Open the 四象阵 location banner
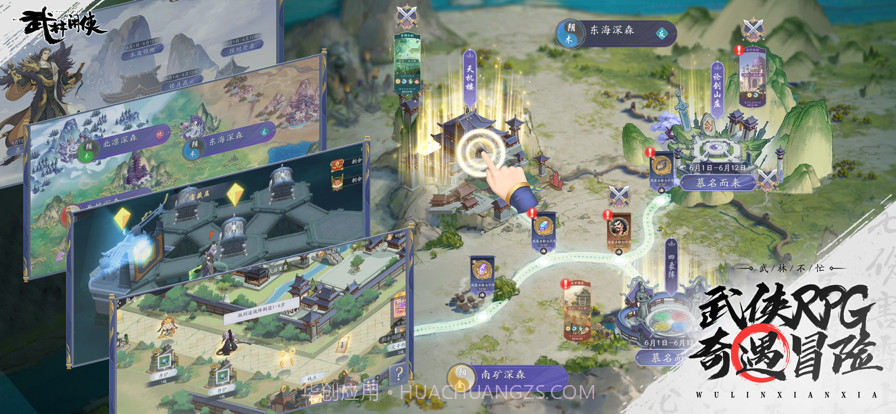The width and height of the screenshot is (896, 414). (x=671, y=260)
